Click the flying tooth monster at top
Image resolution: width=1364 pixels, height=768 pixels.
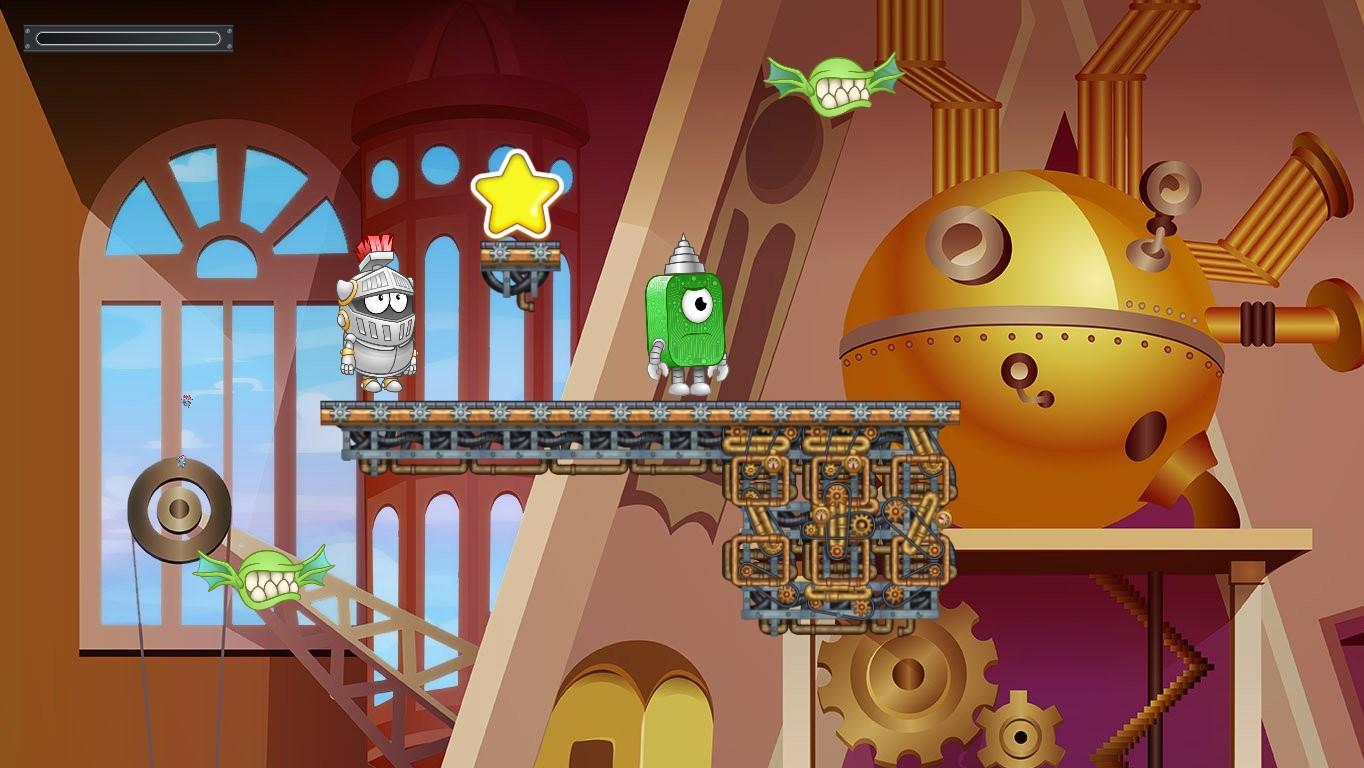[x=838, y=85]
